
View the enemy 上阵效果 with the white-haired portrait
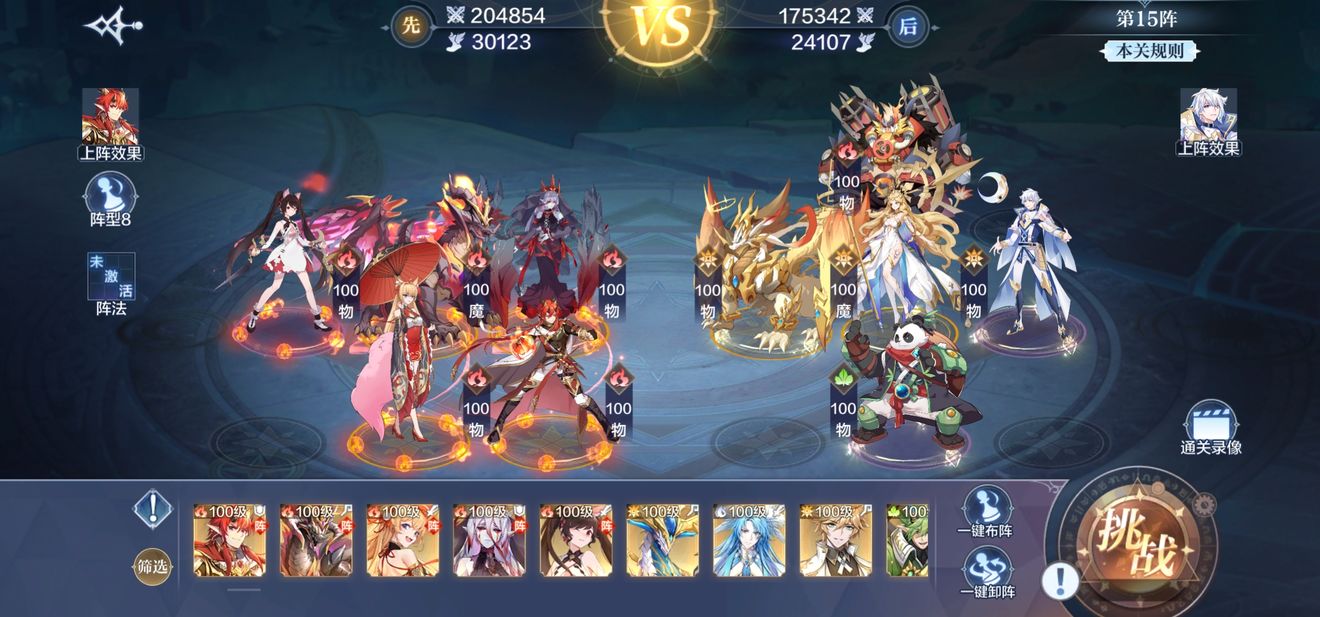1208,122
